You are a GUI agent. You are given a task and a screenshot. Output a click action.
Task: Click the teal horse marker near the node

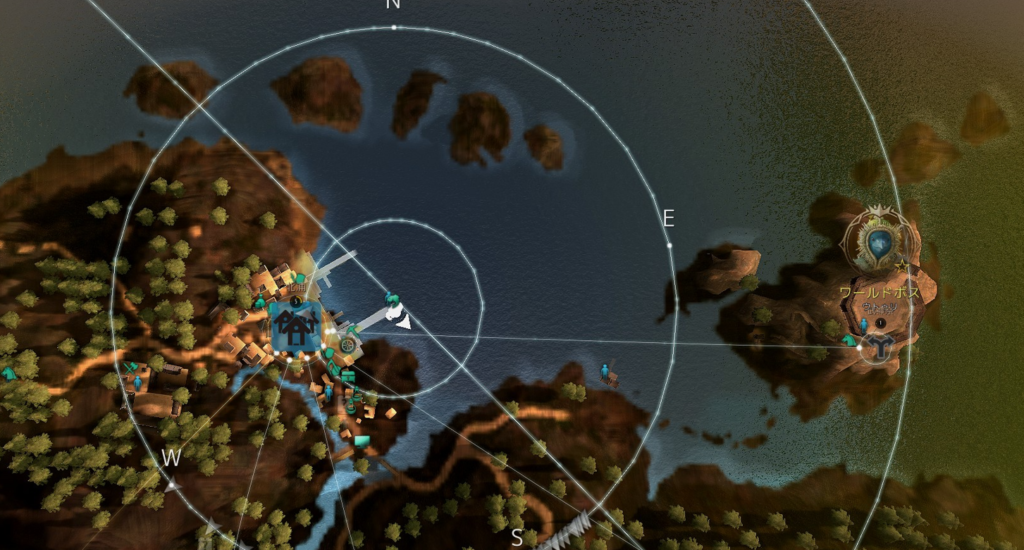point(850,341)
